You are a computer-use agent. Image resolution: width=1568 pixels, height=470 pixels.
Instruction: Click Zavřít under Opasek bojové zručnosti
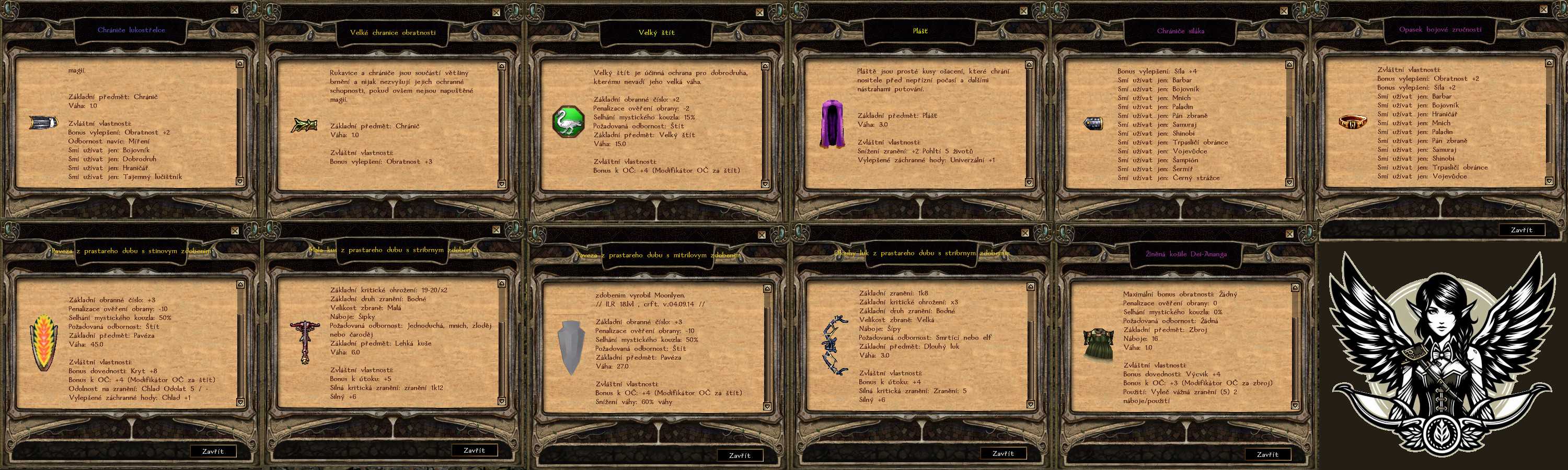1521,230
